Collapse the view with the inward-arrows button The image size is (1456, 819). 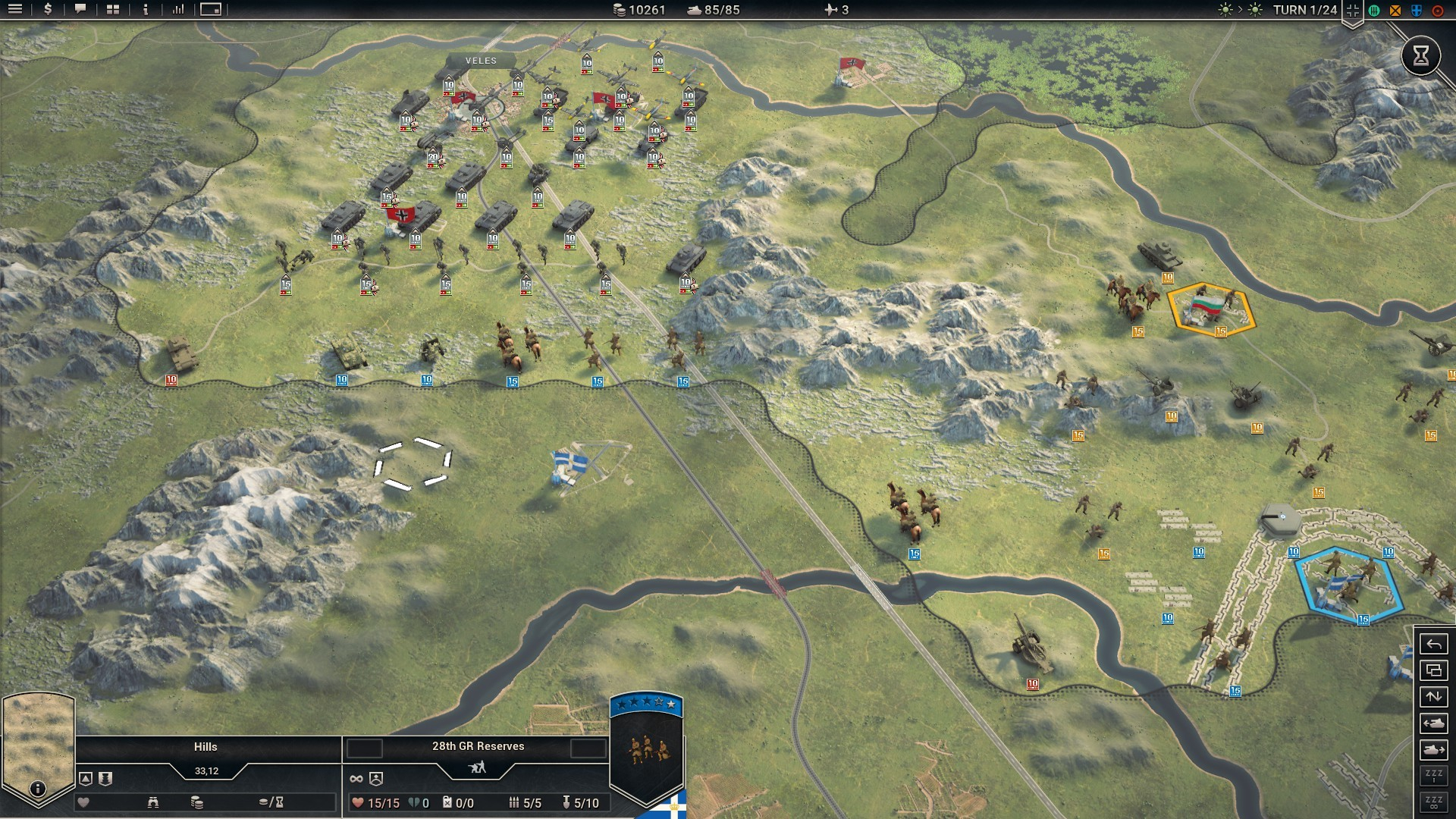click(1353, 10)
